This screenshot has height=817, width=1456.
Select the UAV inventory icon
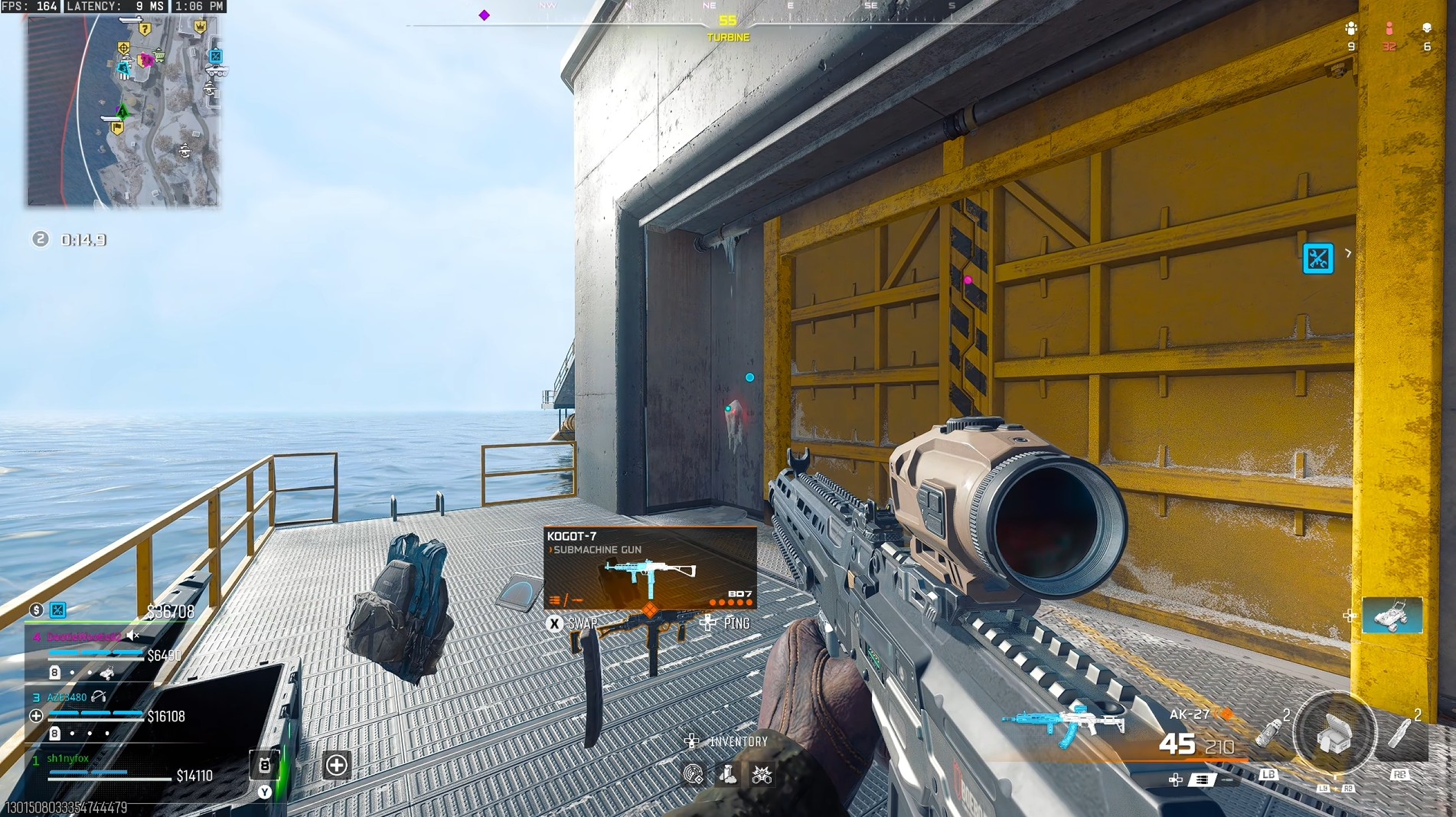[x=694, y=774]
